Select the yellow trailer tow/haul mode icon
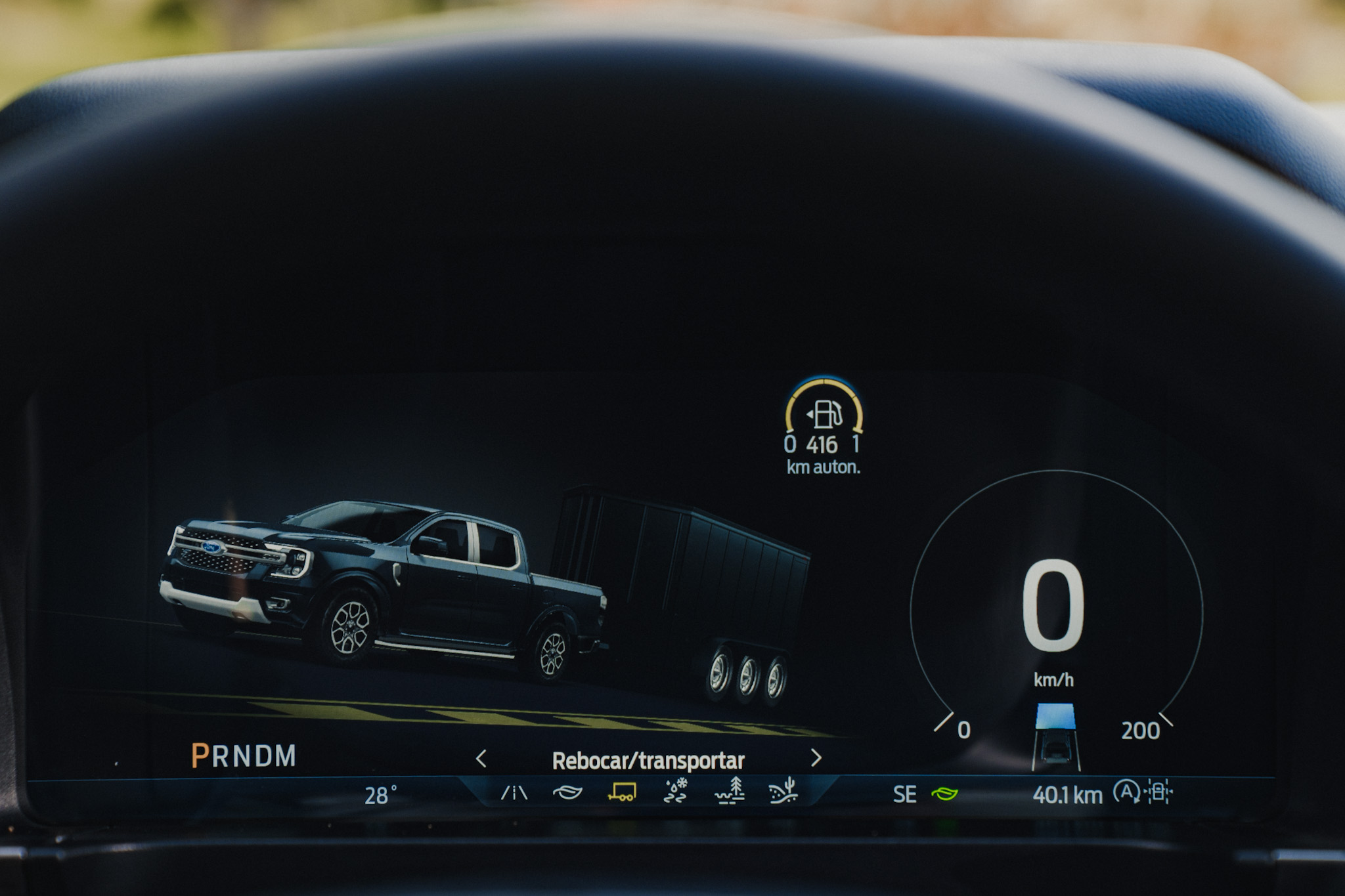Viewport: 1345px width, 896px height. (621, 792)
